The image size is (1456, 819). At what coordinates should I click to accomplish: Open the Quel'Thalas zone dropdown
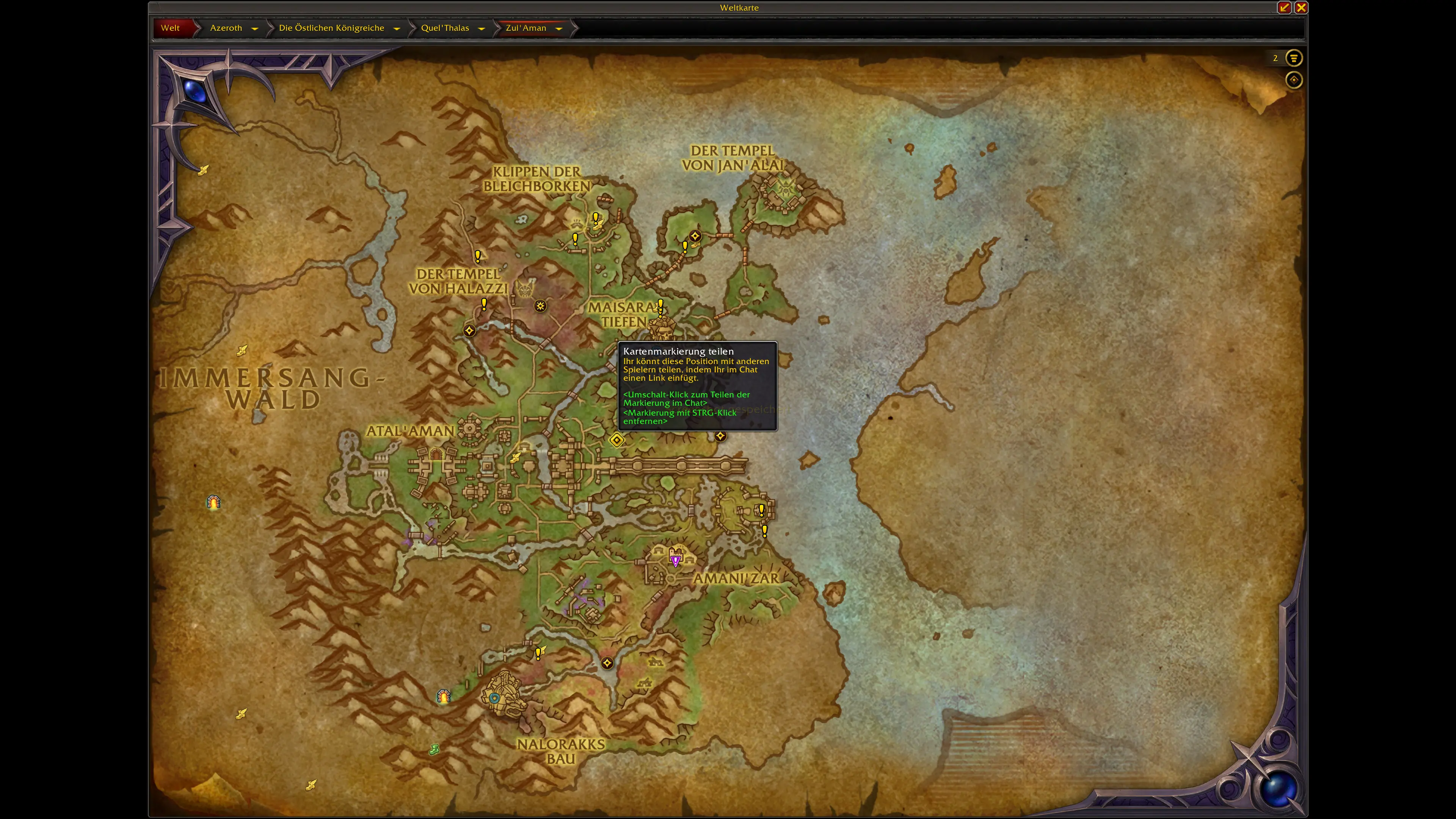(x=482, y=28)
